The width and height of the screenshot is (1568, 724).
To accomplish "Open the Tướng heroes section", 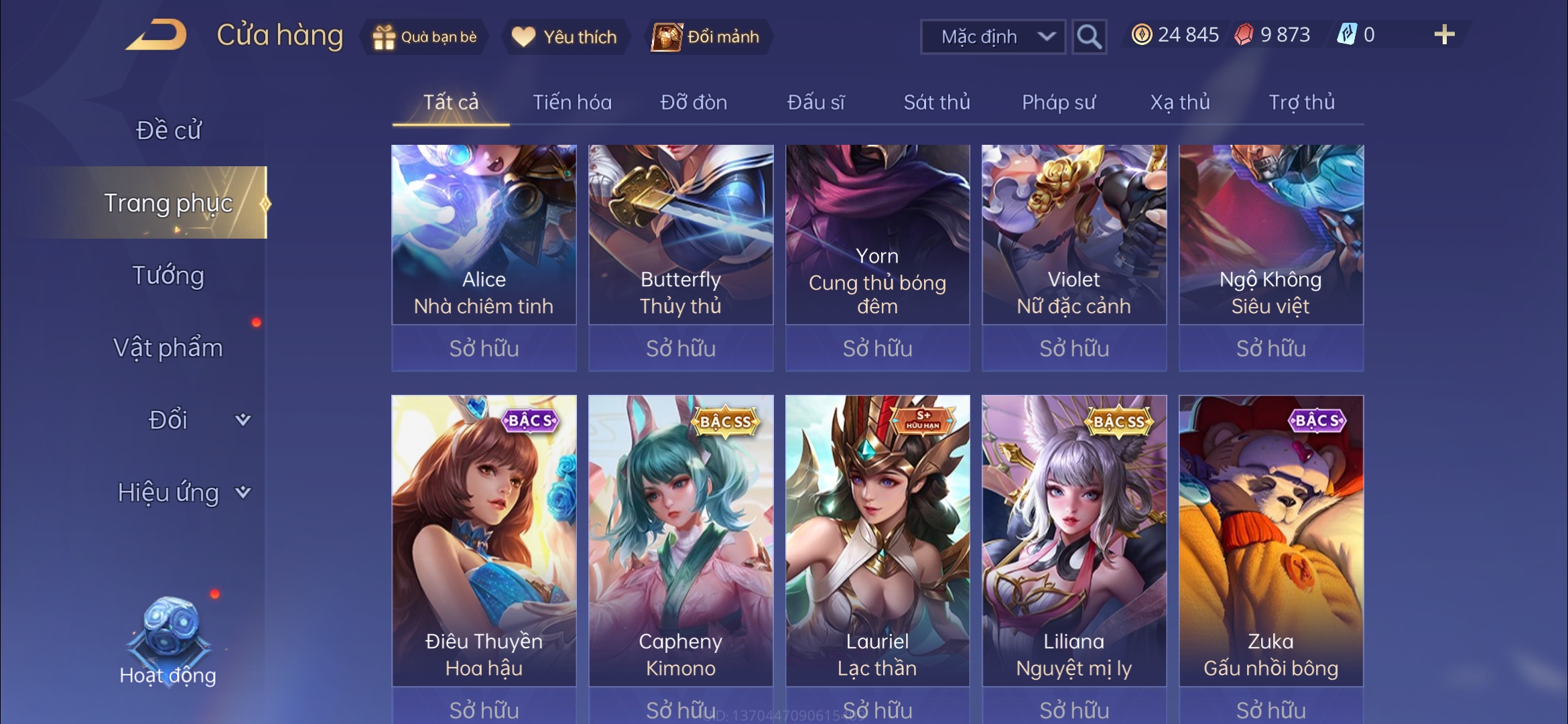I will coord(168,276).
